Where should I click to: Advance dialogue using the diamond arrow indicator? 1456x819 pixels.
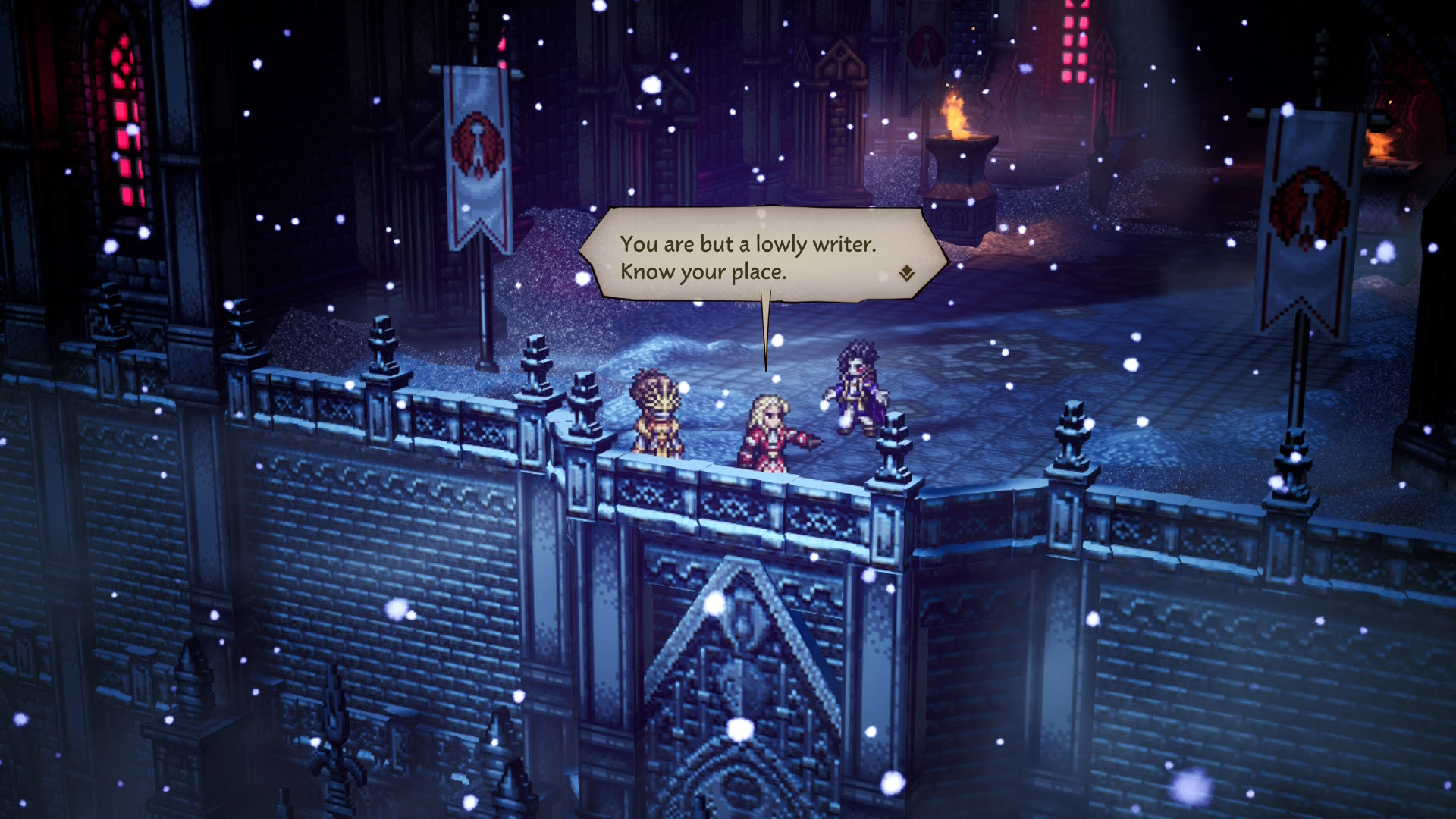point(907,274)
